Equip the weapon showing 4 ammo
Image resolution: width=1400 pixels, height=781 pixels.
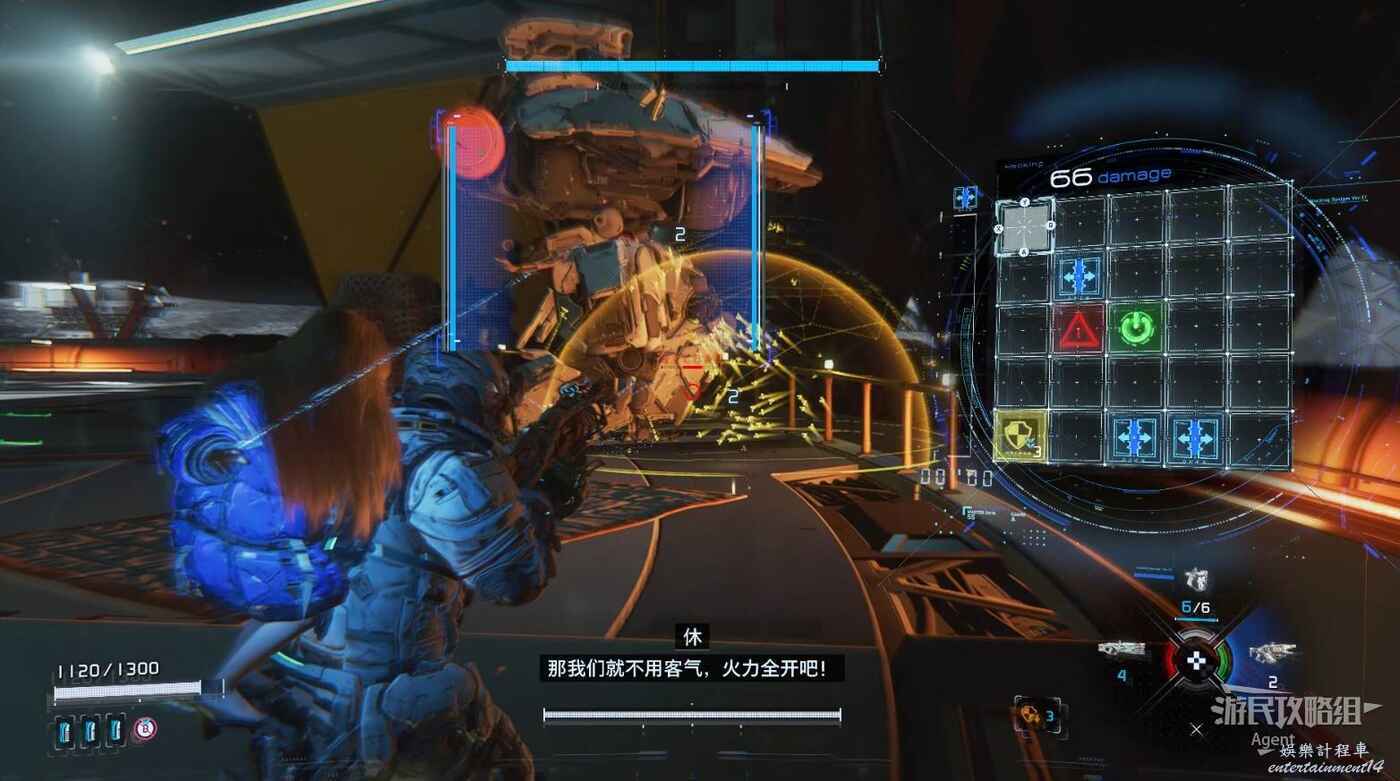[1121, 651]
